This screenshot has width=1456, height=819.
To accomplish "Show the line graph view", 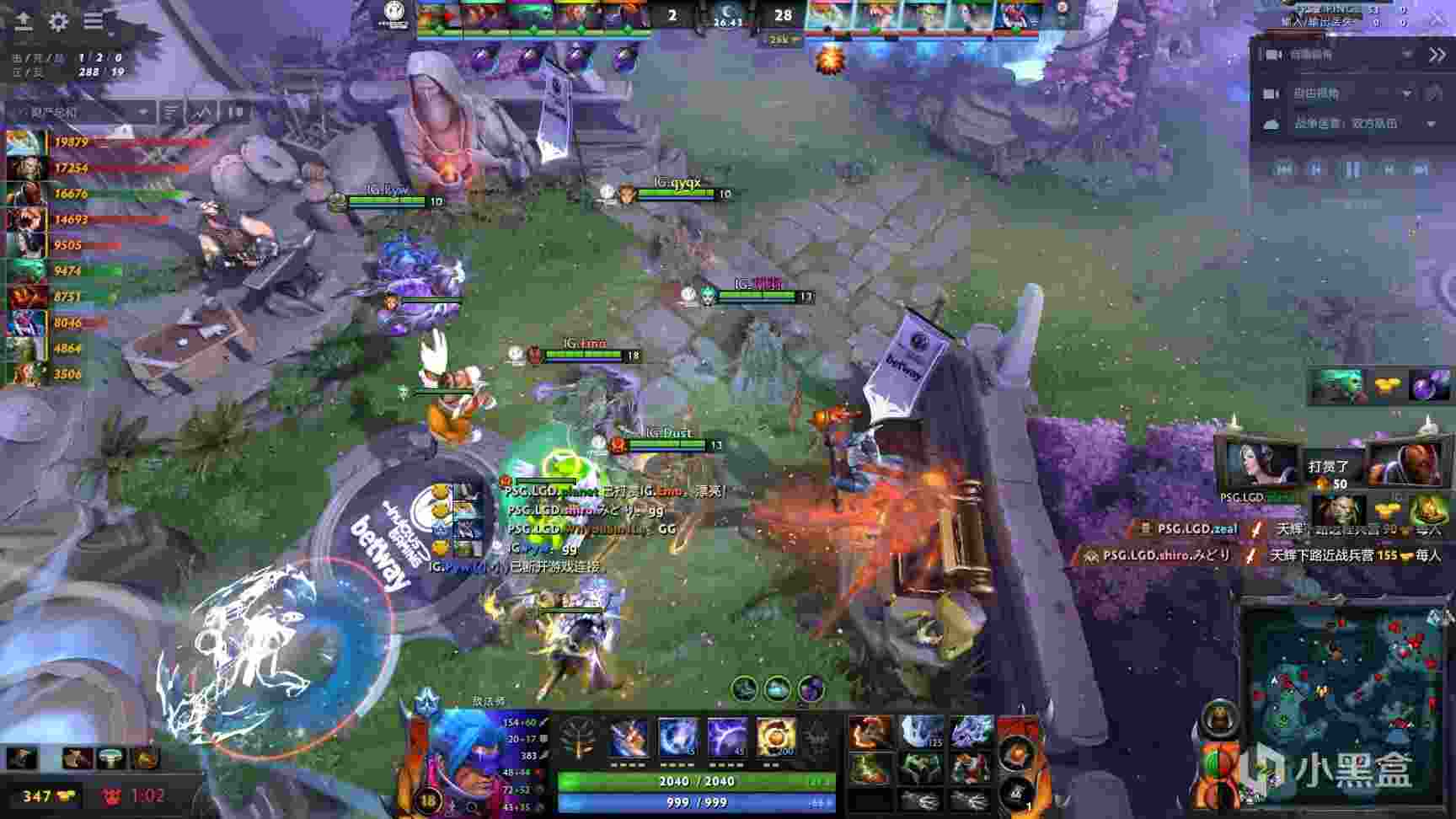I will [203, 111].
